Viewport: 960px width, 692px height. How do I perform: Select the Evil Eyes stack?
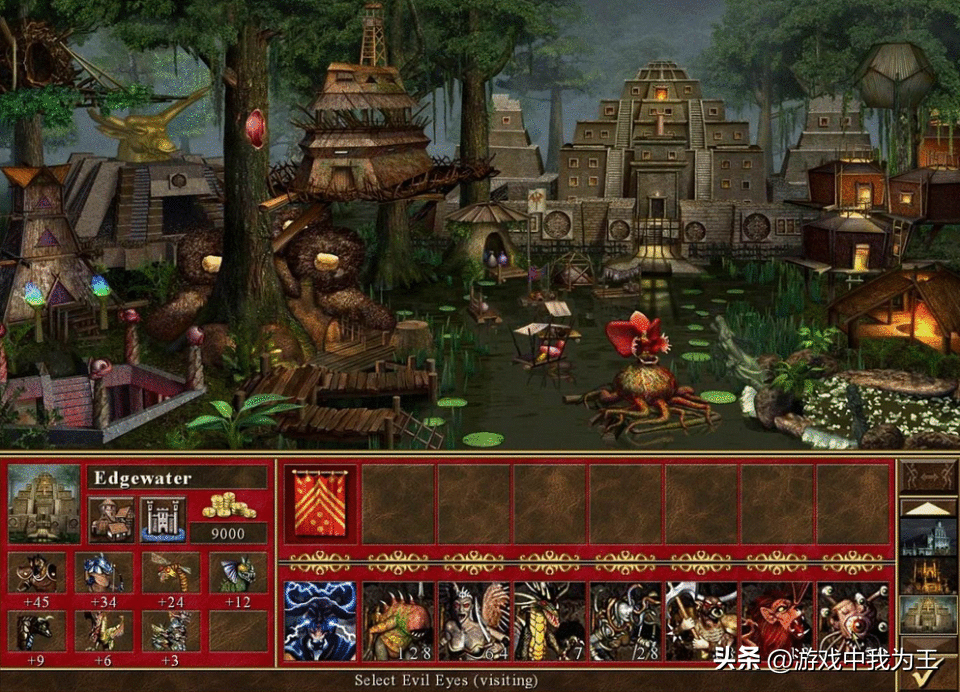click(853, 621)
